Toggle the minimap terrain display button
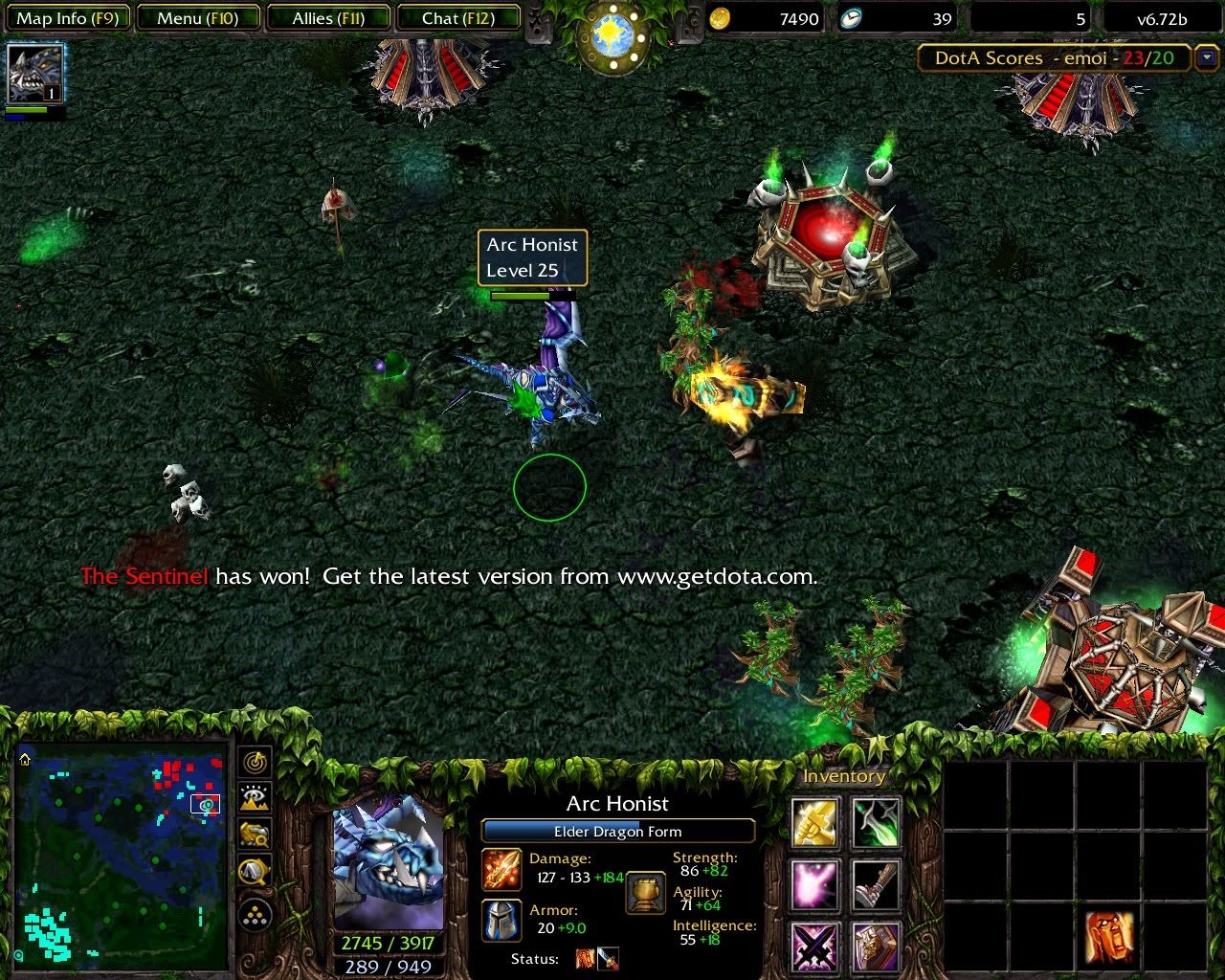1225x980 pixels. tap(255, 798)
